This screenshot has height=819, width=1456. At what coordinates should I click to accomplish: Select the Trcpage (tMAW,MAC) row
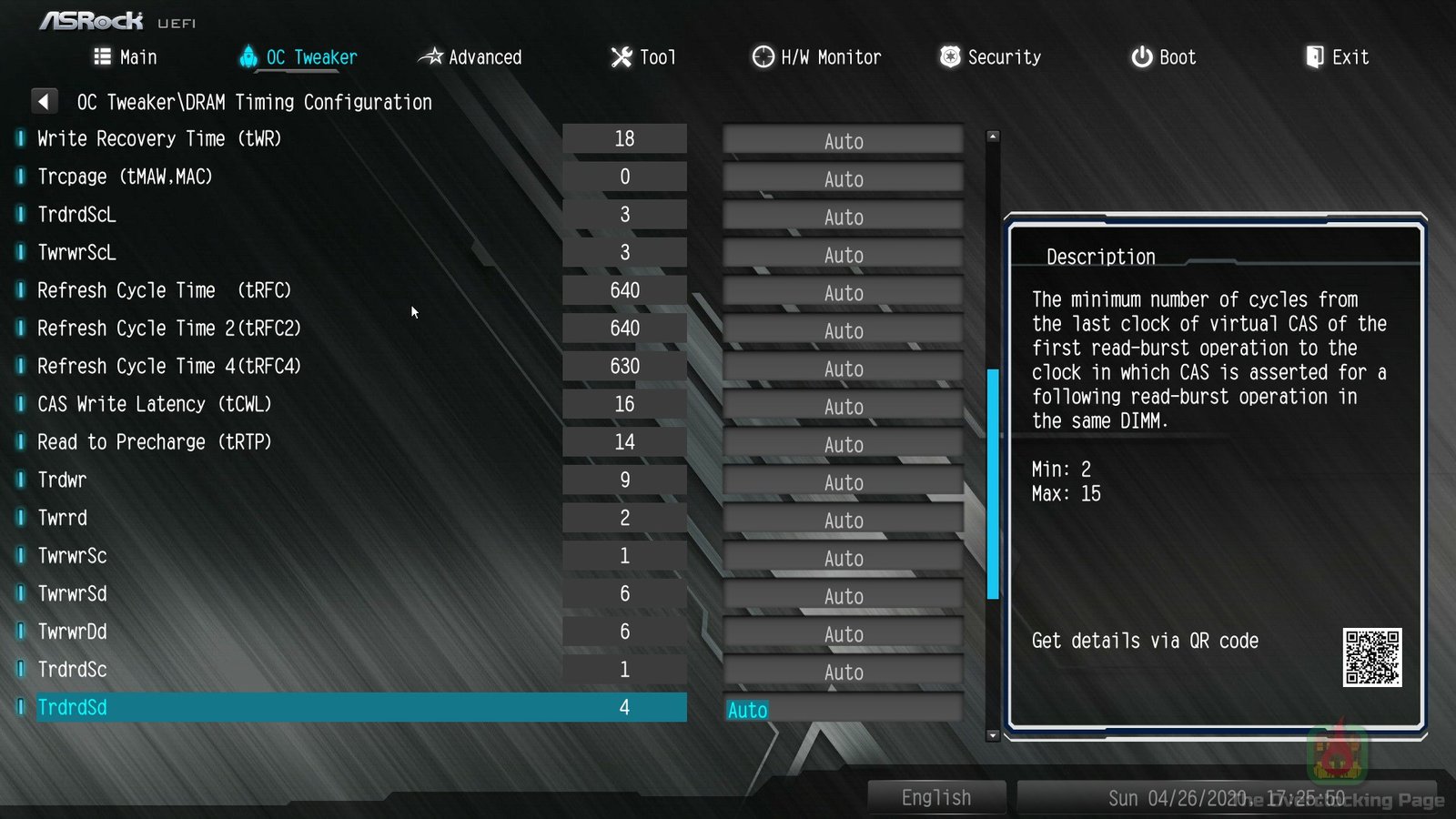pyautogui.click(x=125, y=177)
